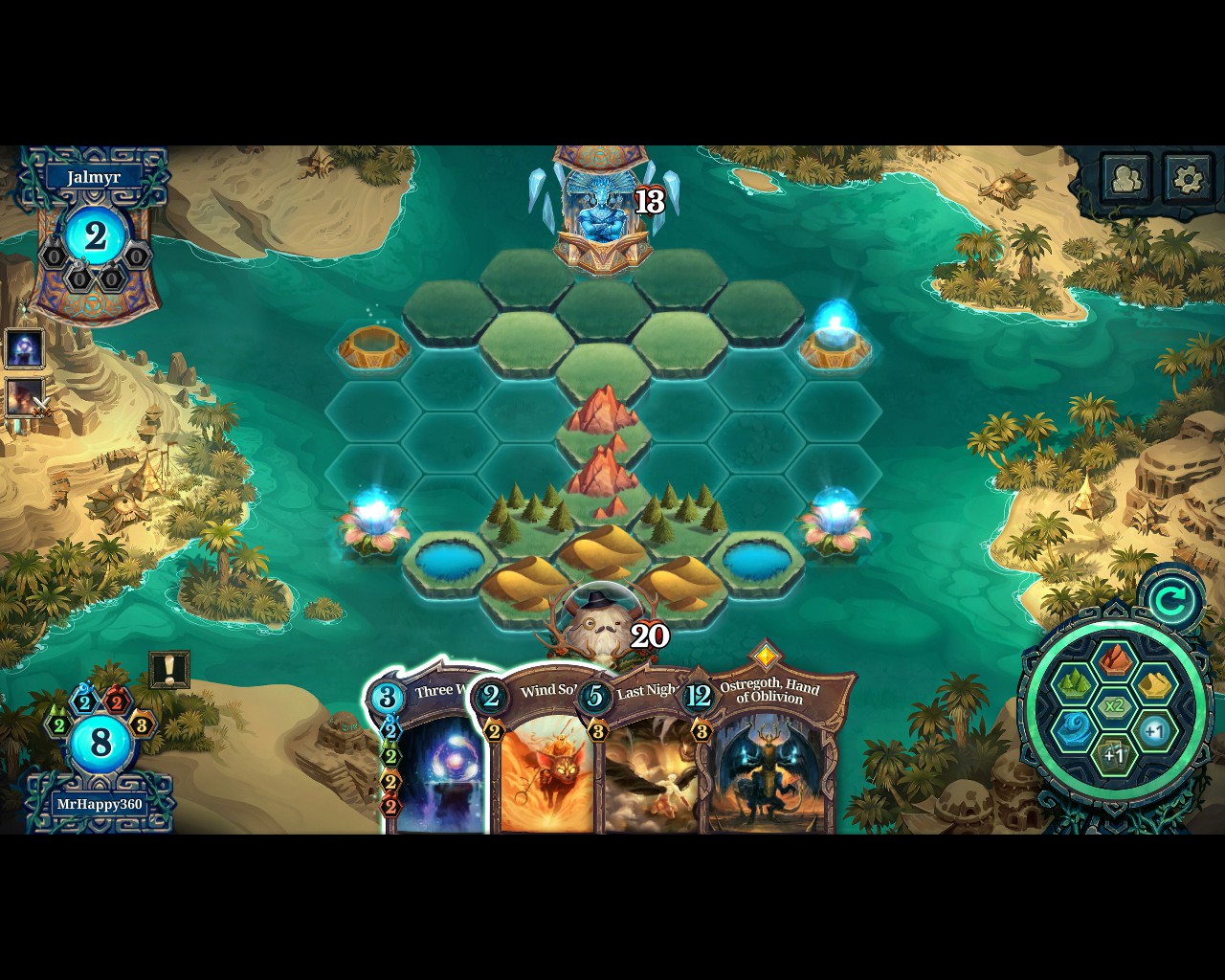
Task: Click the exclamation alert marker
Action: 168,668
